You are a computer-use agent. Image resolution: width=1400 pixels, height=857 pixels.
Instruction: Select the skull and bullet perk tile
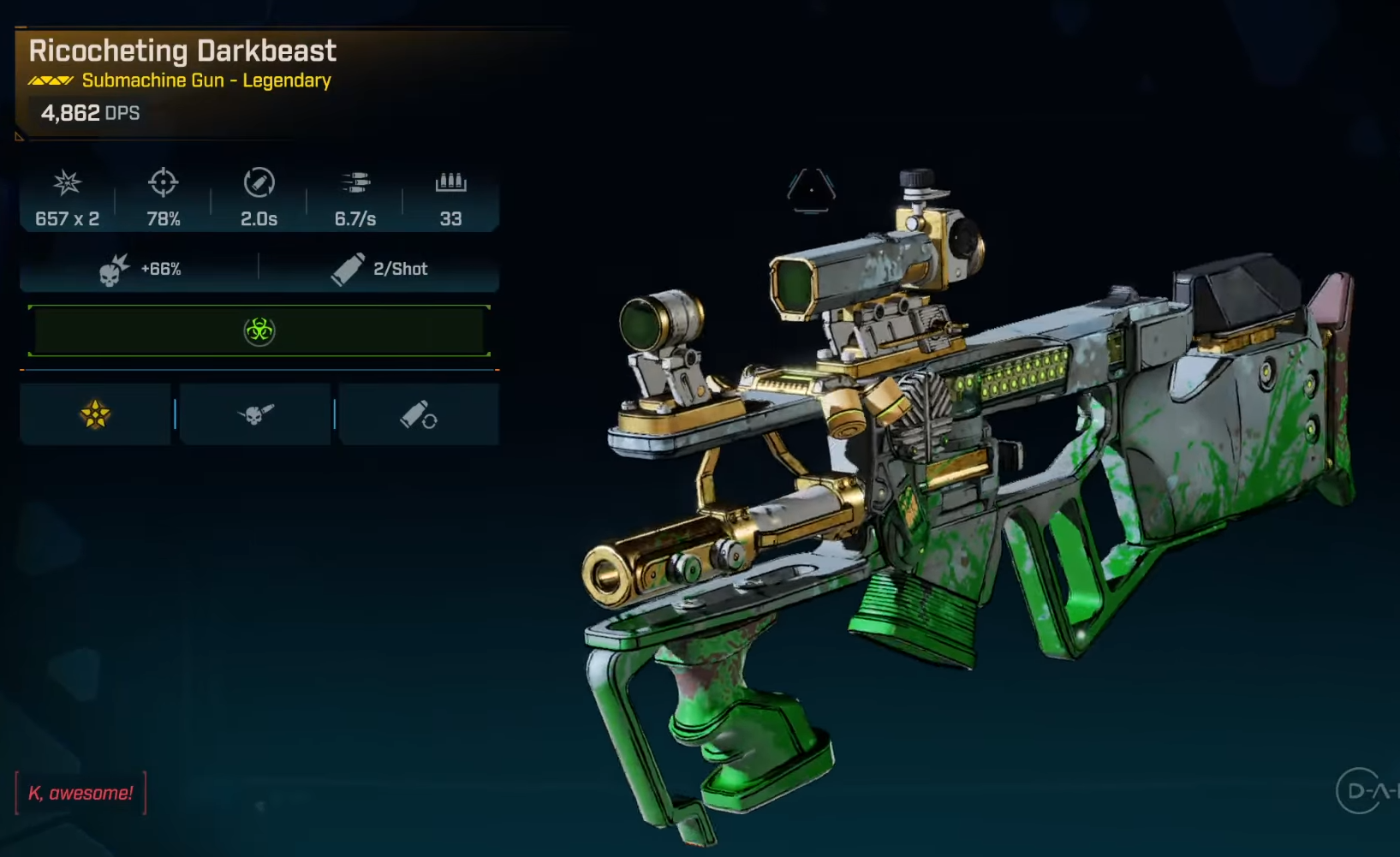tap(255, 415)
